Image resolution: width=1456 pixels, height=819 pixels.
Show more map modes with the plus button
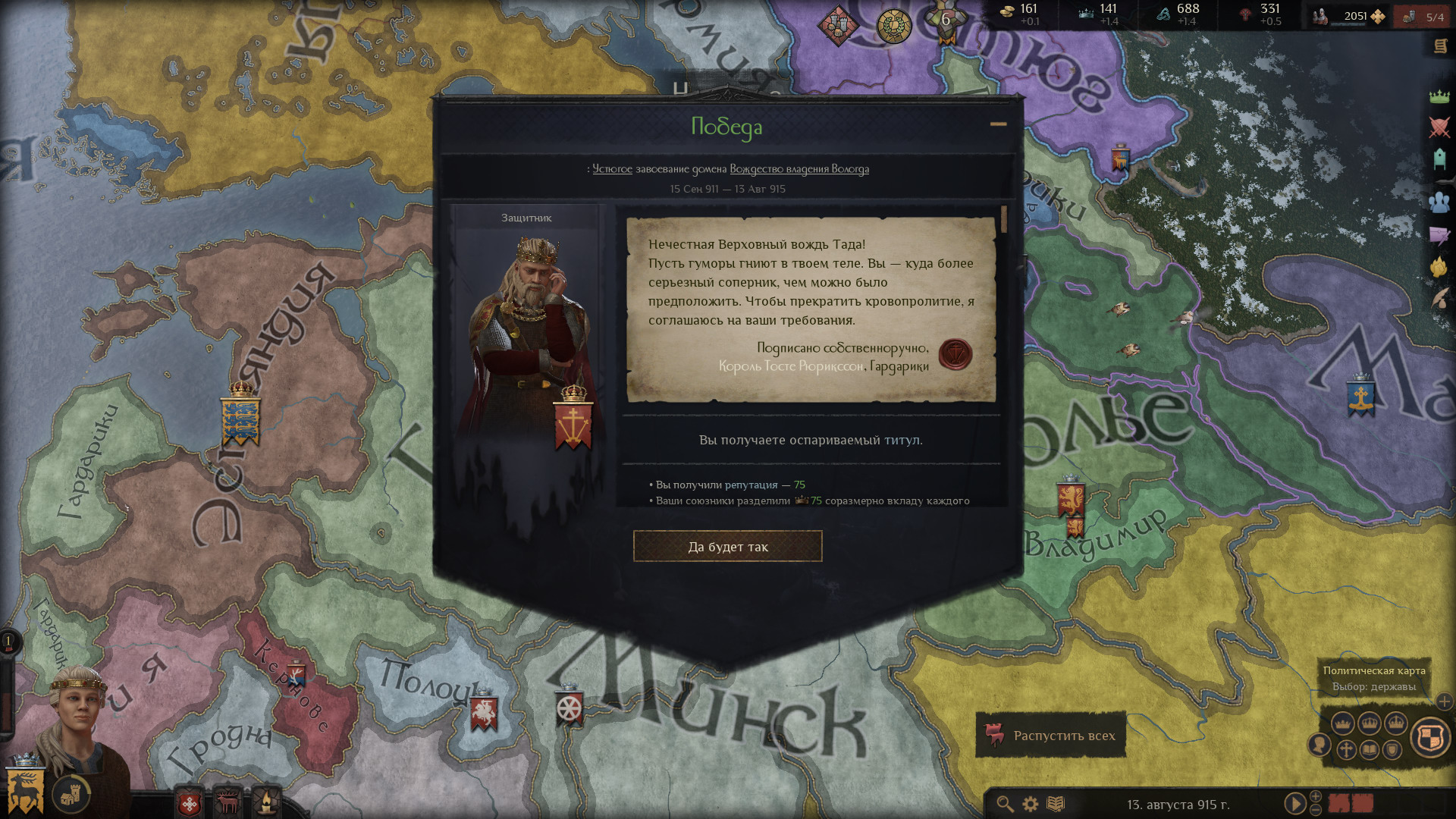(1444, 701)
